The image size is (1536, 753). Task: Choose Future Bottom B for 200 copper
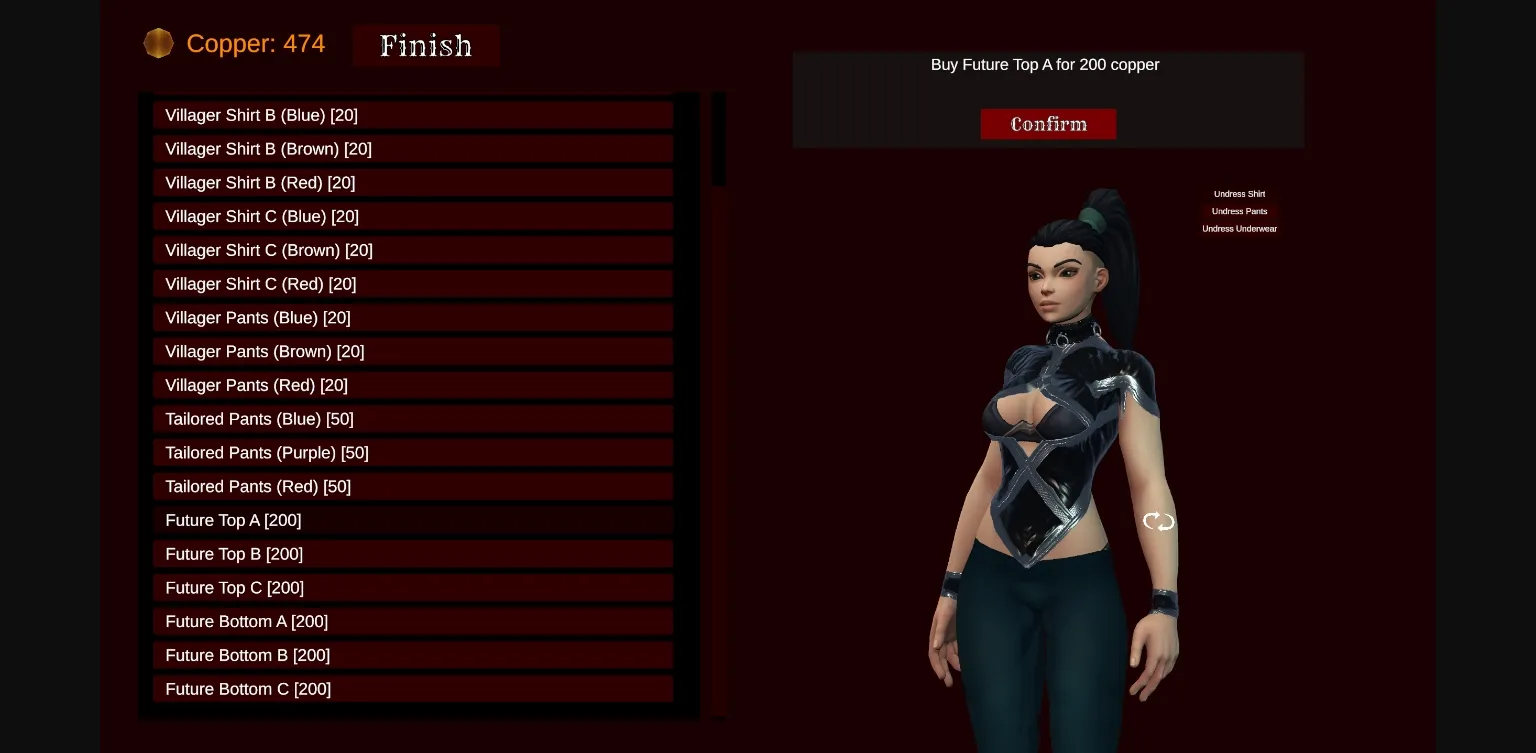(x=413, y=655)
